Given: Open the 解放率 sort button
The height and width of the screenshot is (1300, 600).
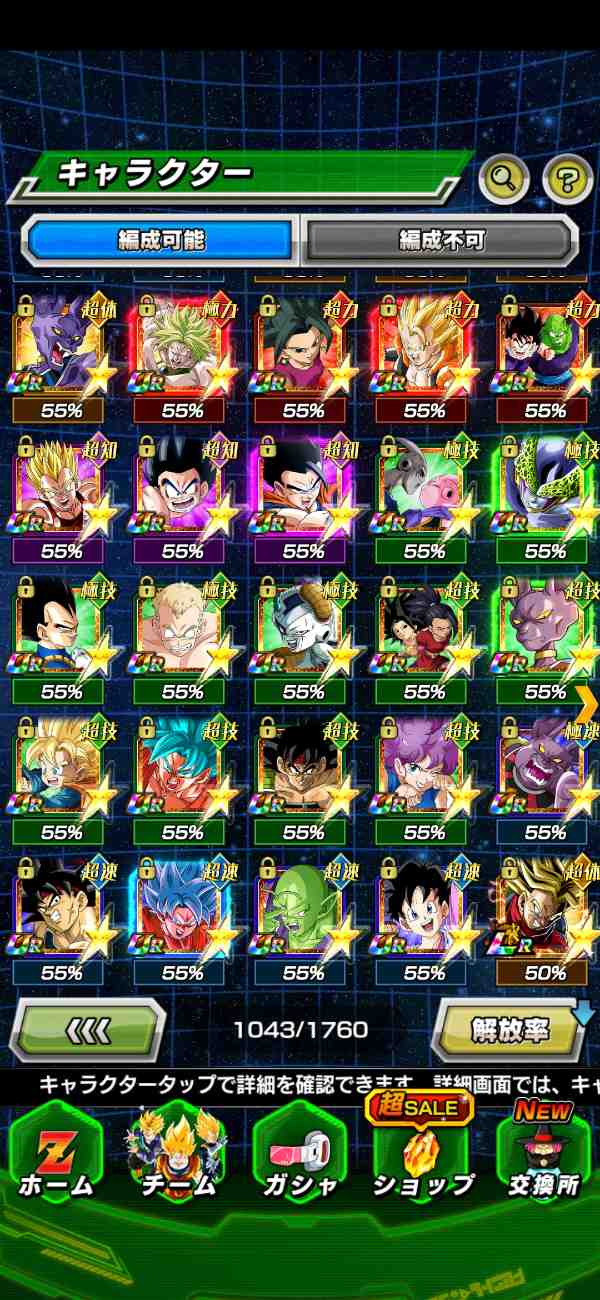Looking at the screenshot, I should [x=510, y=1028].
